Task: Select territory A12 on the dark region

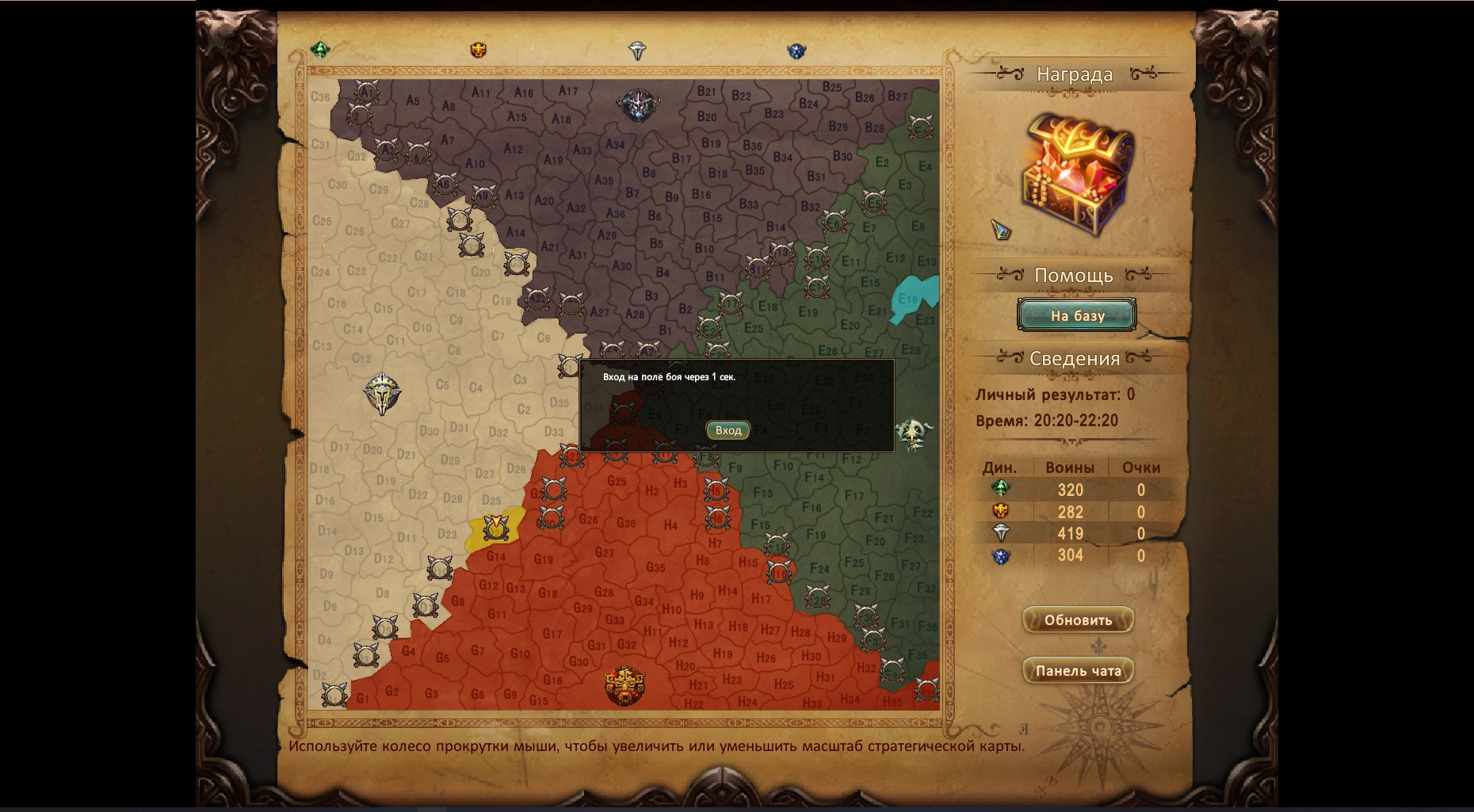Action: [513, 149]
